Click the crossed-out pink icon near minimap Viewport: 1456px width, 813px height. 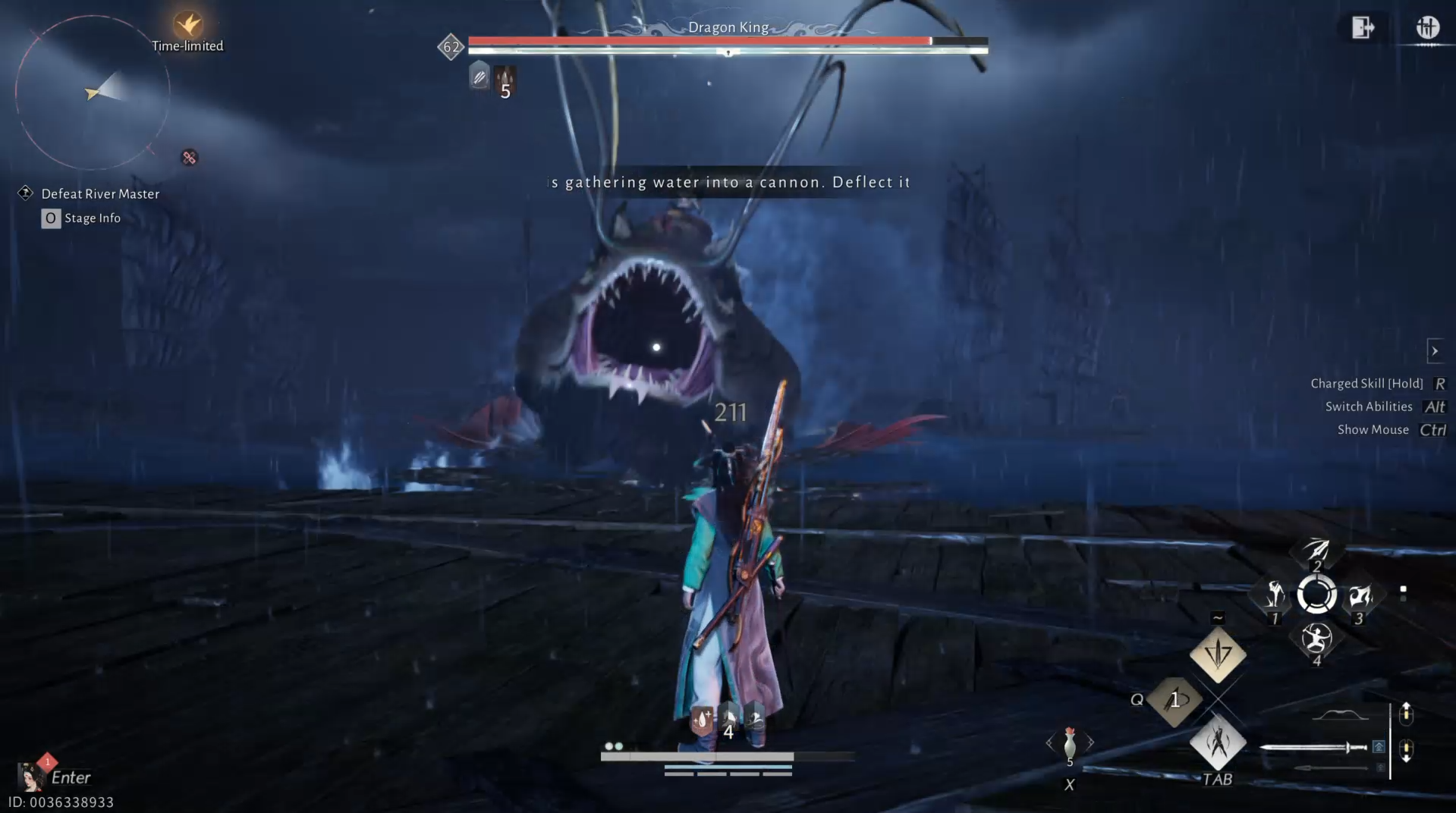(190, 158)
